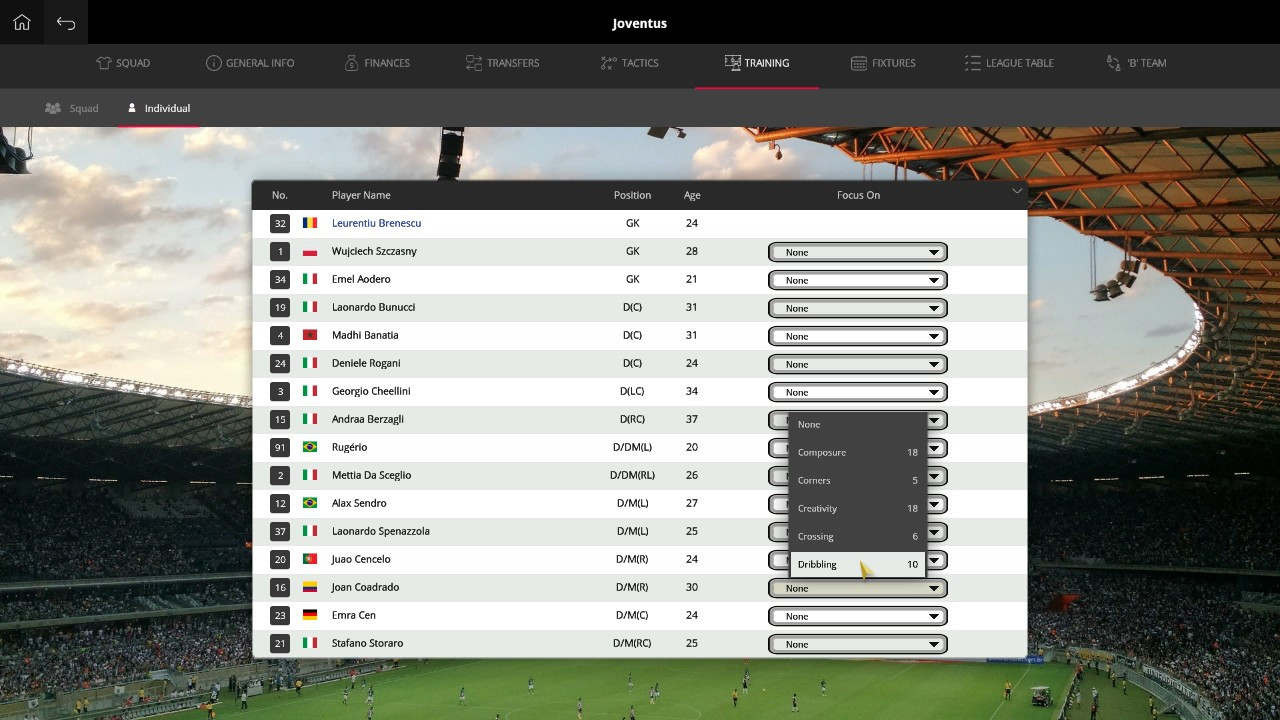Click the back arrow icon
Viewport: 1280px width, 720px height.
click(x=65, y=21)
